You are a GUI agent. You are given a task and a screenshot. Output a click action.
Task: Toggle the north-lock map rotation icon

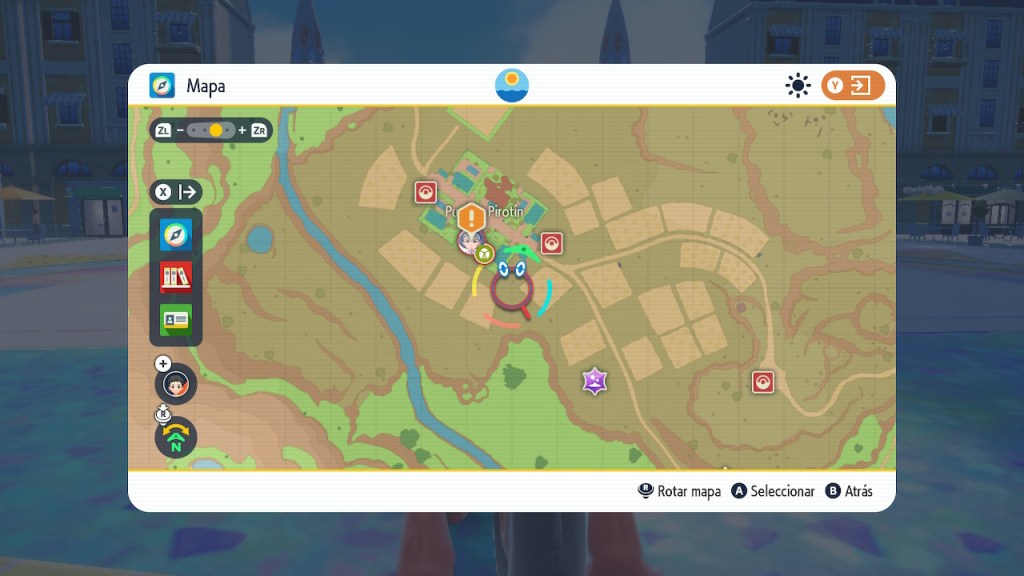[176, 437]
